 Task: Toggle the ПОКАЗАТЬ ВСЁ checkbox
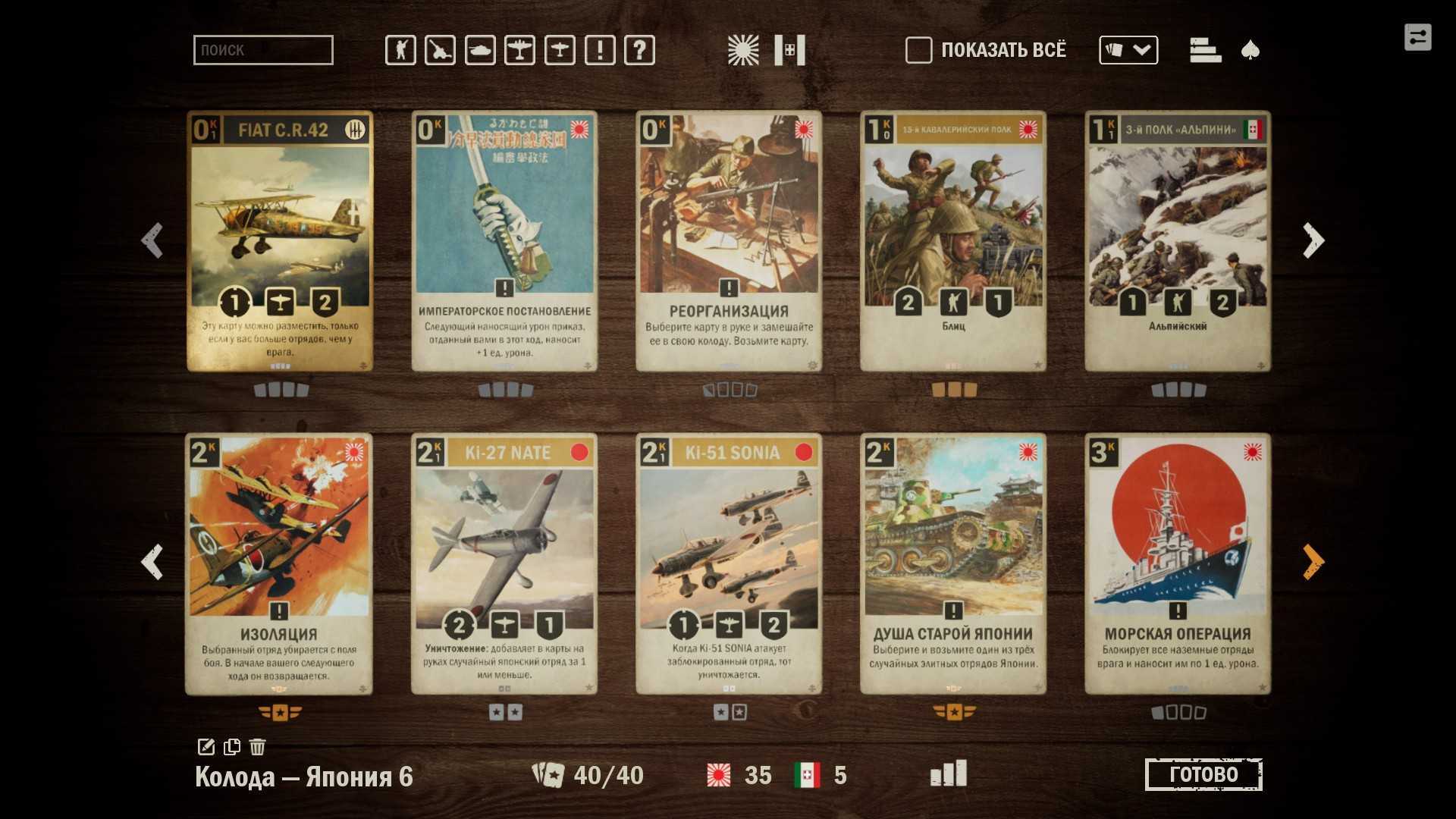(x=918, y=50)
